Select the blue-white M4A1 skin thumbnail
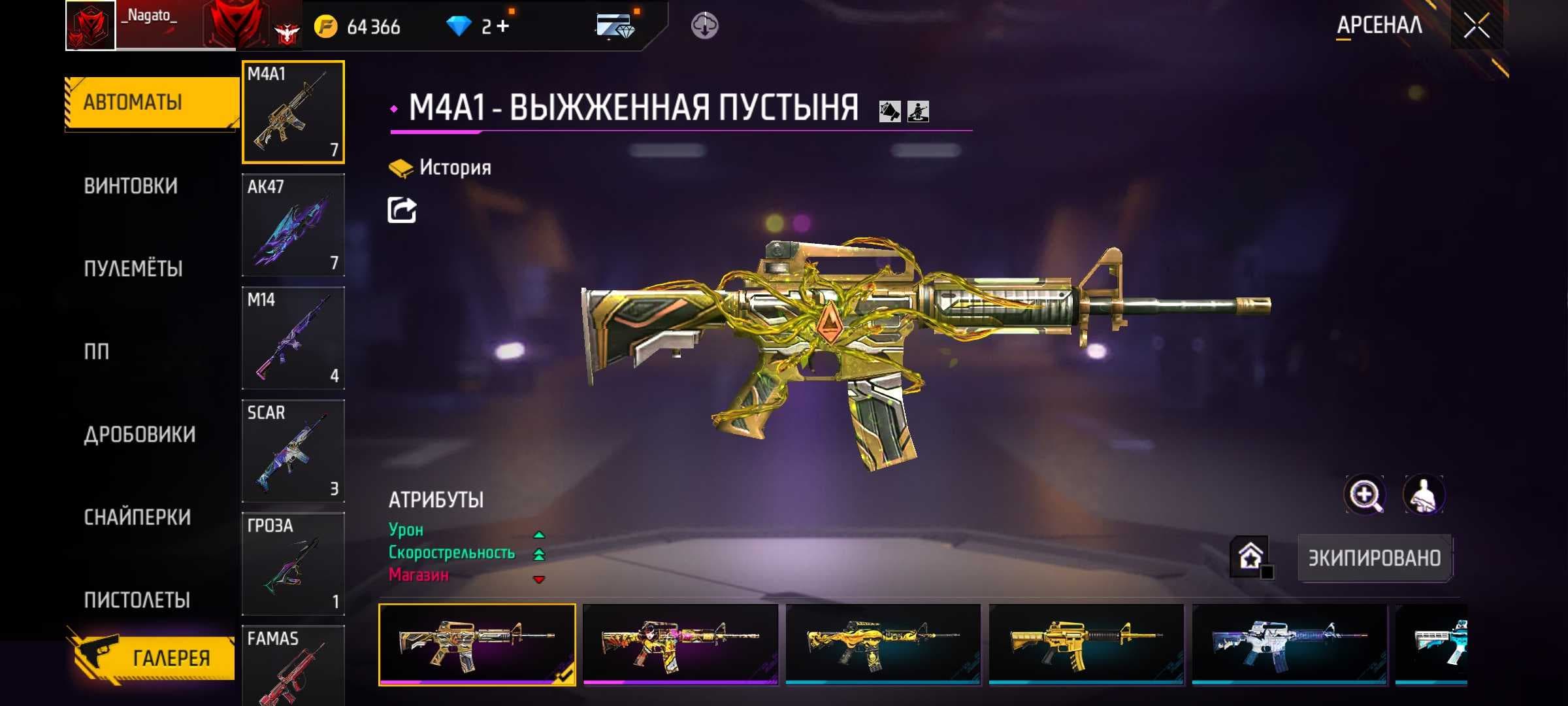This screenshot has width=1568, height=706. coord(1289,645)
